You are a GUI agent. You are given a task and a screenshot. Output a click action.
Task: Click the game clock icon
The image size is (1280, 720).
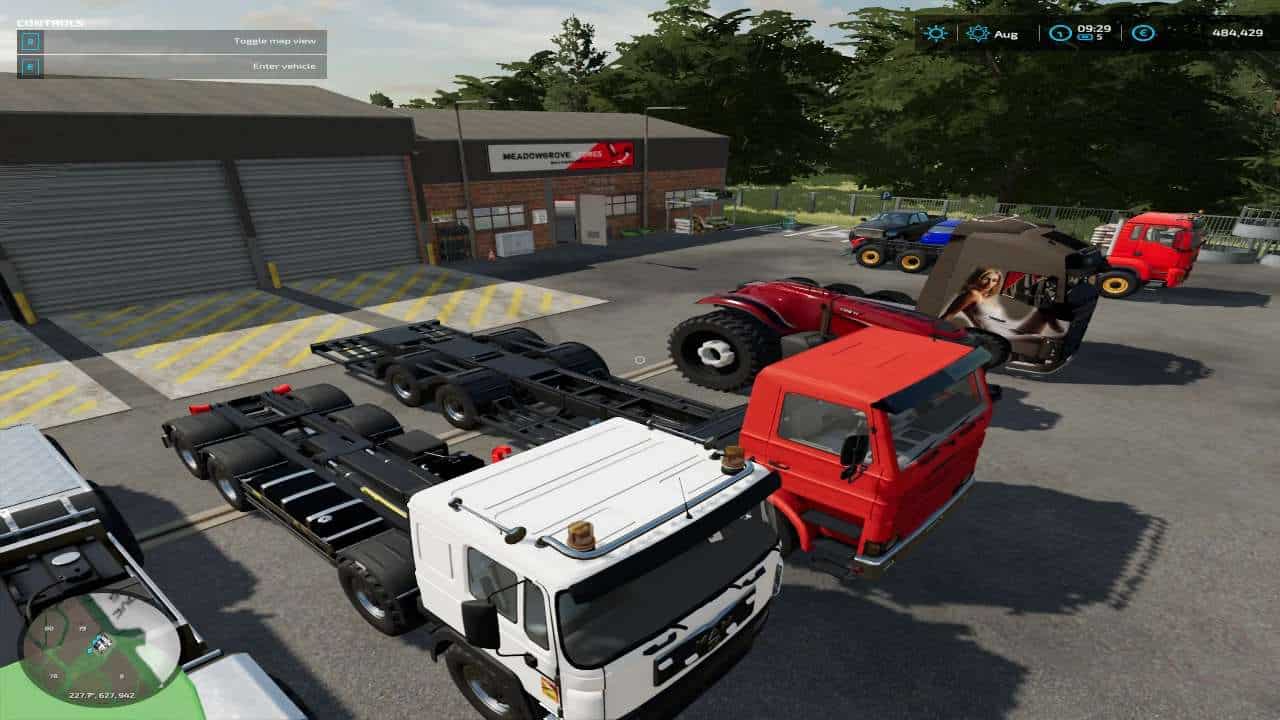click(1060, 33)
